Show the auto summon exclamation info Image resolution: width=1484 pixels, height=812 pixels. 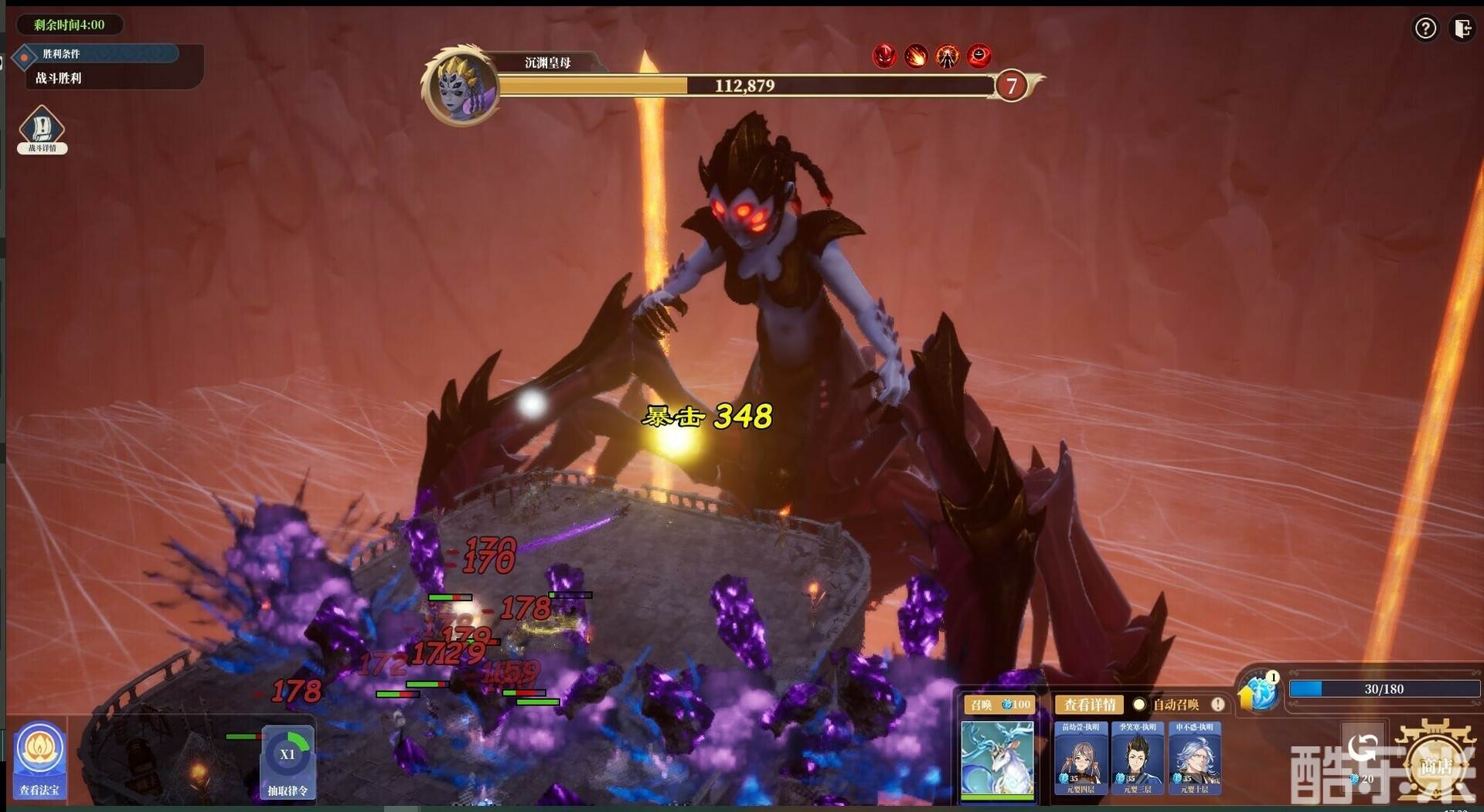point(1218,705)
